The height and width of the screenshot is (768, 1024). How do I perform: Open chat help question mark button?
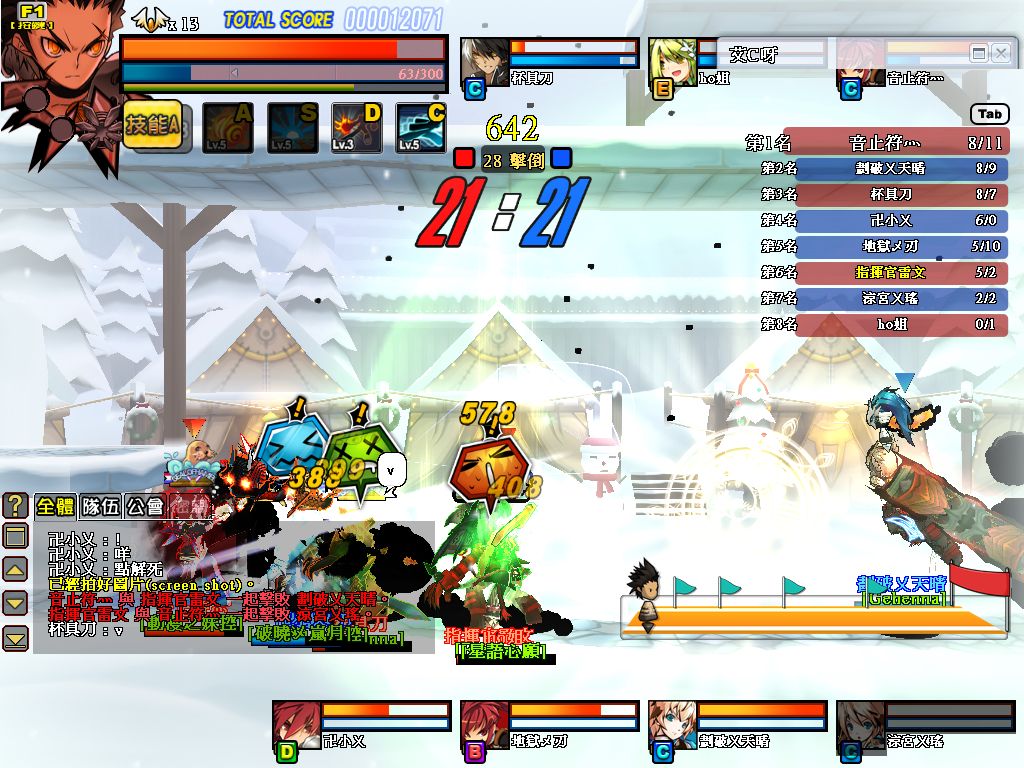[15, 505]
